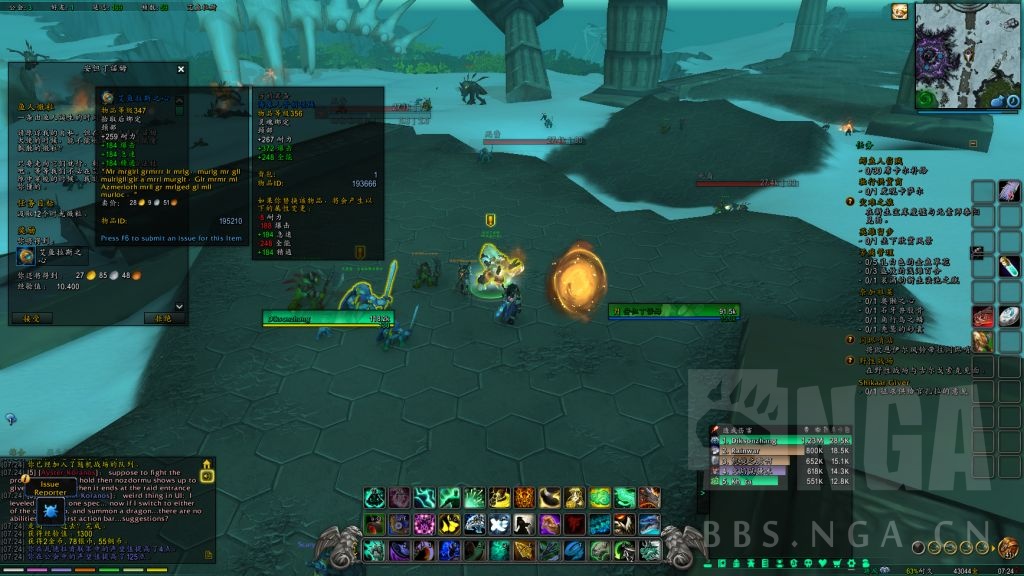Decline the quest with the bottom-right button
Viewport: 1024px width, 576px height.
pyautogui.click(x=164, y=318)
